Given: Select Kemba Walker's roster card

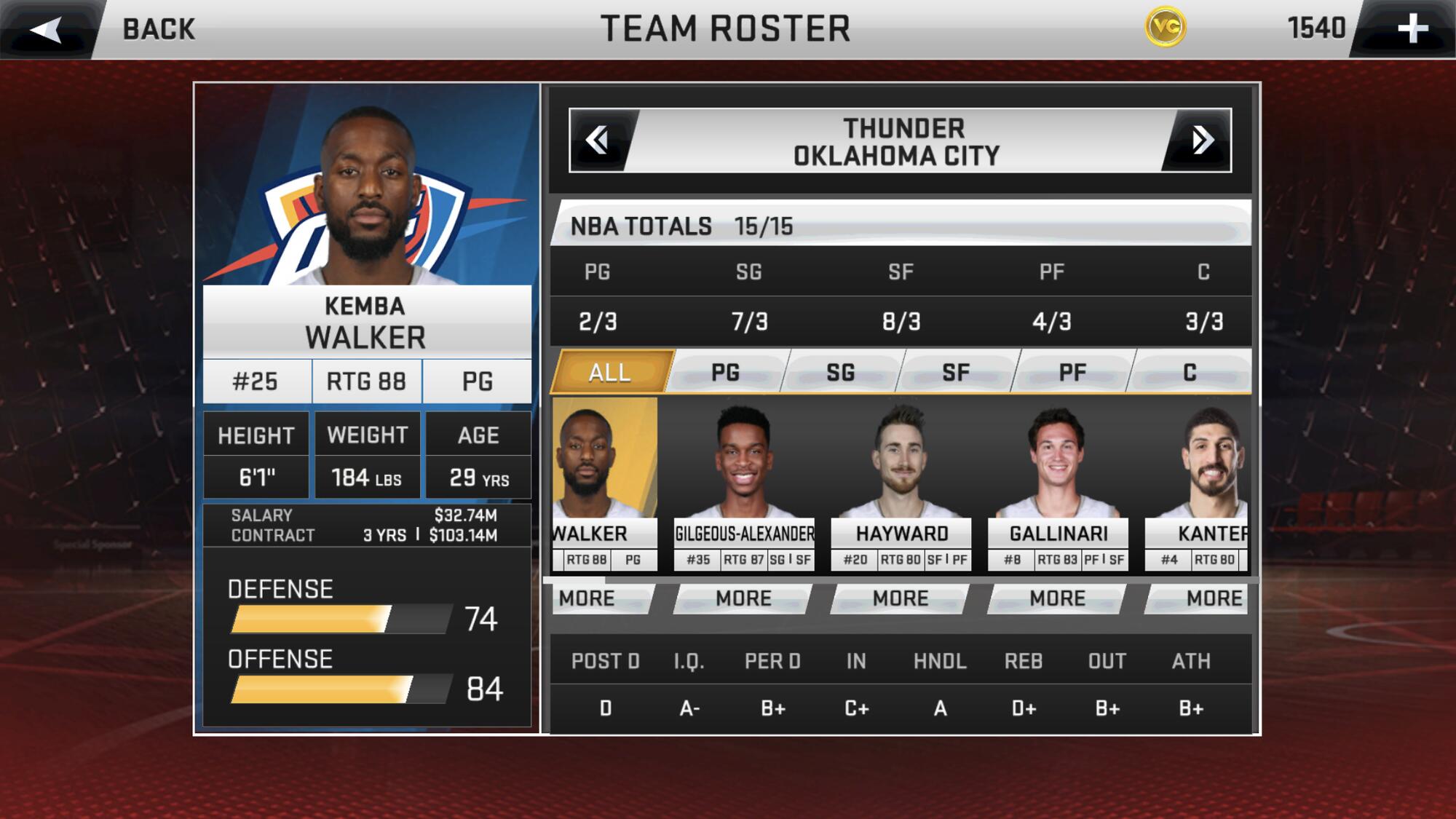Looking at the screenshot, I should click(x=604, y=483).
